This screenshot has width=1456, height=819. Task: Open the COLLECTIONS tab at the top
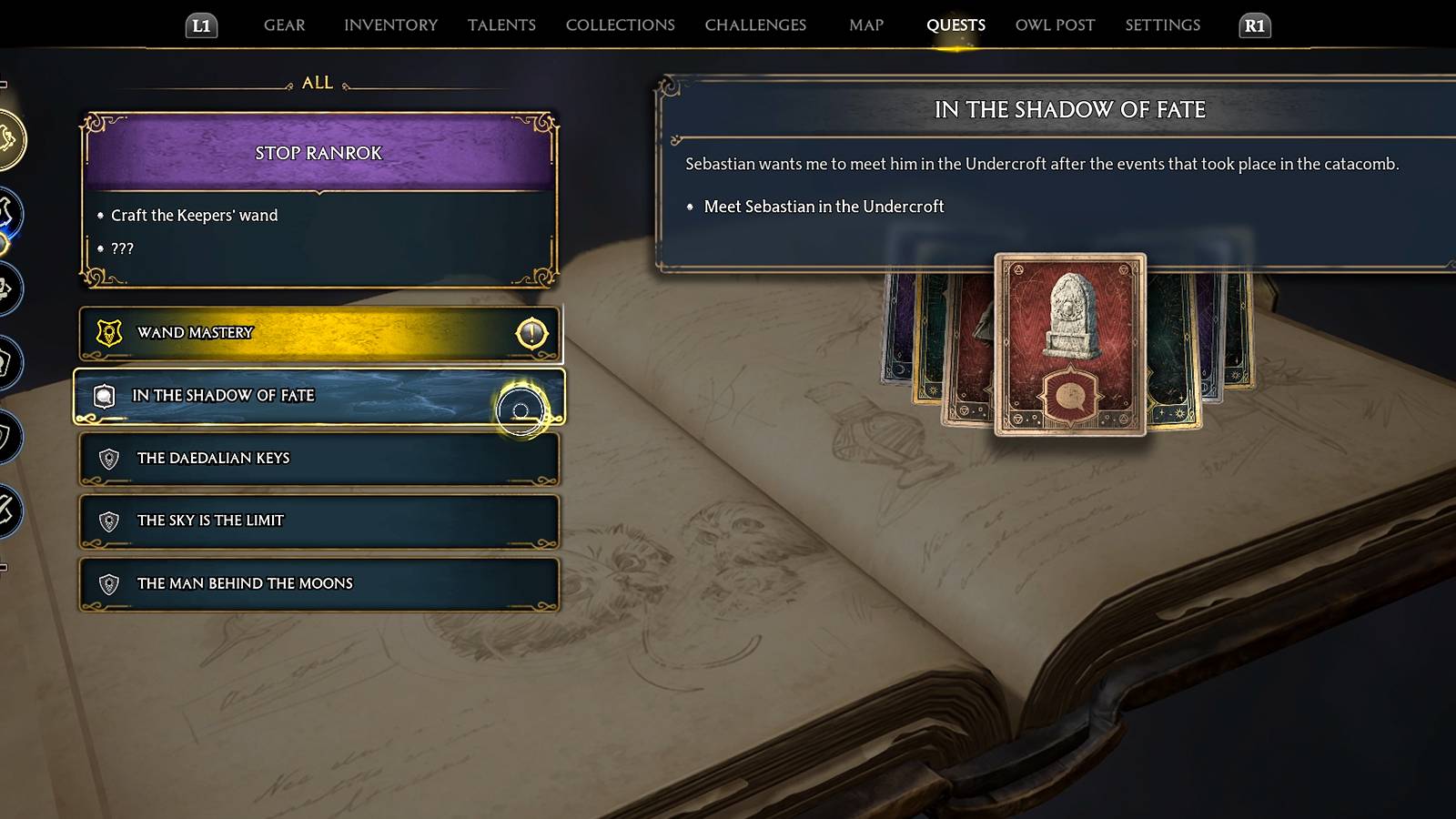click(620, 25)
